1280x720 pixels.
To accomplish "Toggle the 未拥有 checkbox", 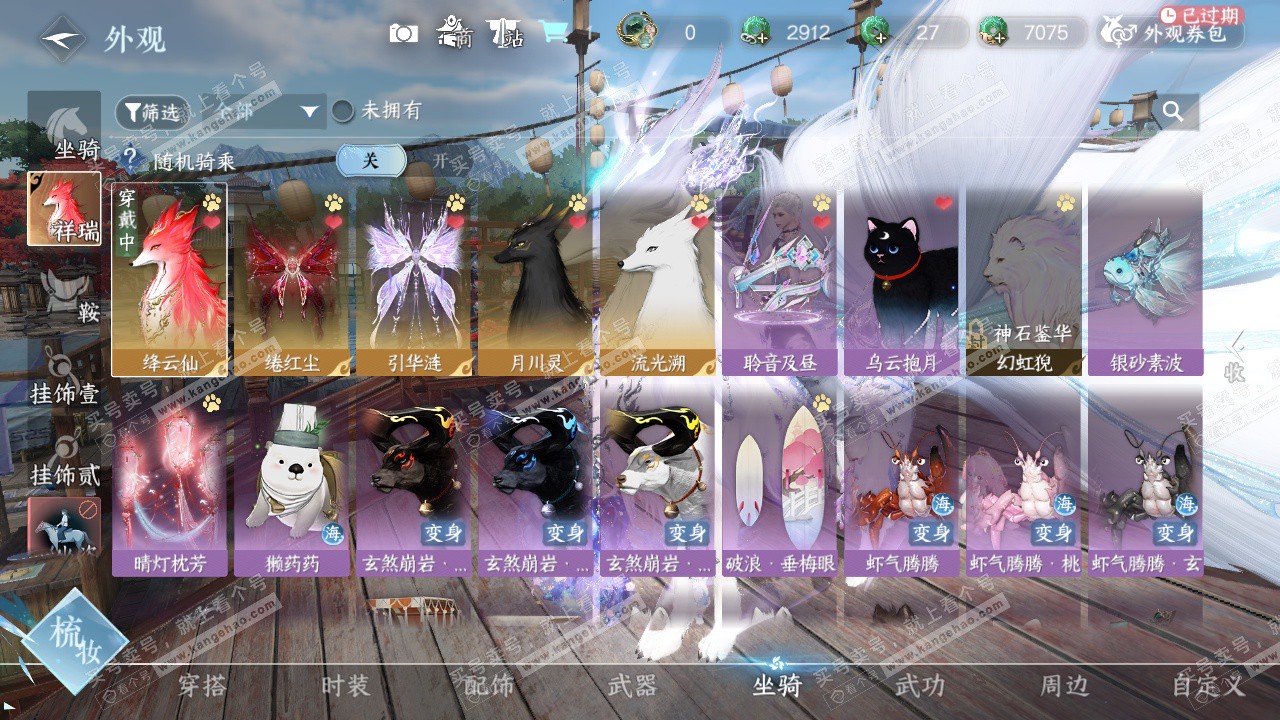I will pyautogui.click(x=343, y=111).
